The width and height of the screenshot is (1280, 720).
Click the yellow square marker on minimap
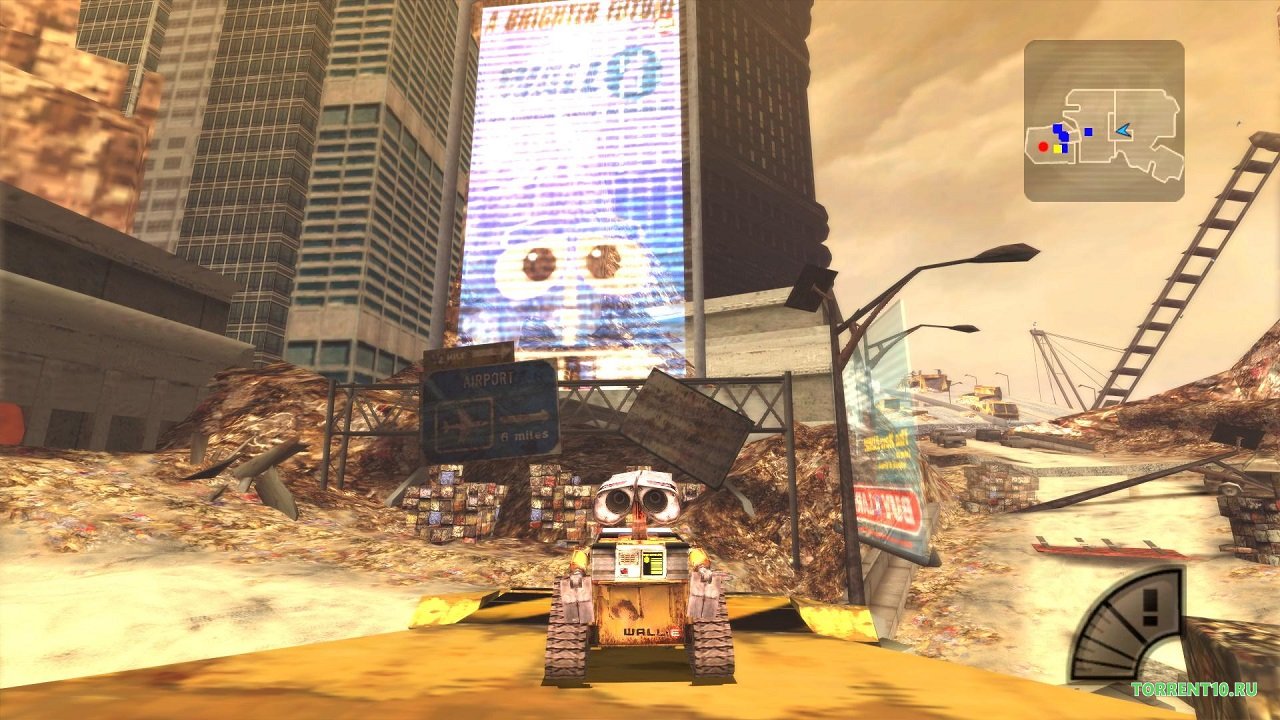[x=1057, y=148]
